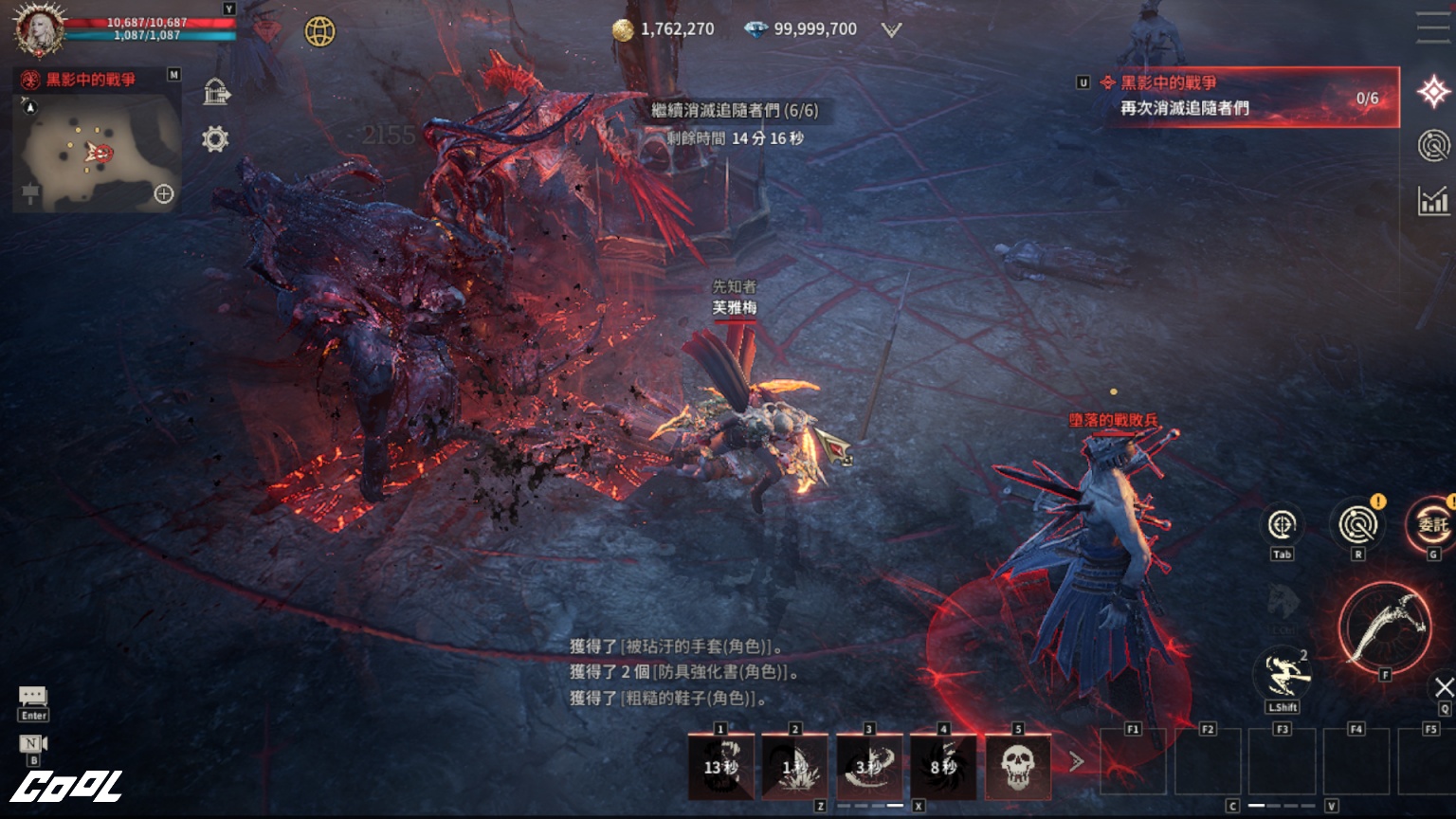Screen dimensions: 1456x819
Task: Activate the skull skill in slot five
Action: pyautogui.click(x=1017, y=766)
